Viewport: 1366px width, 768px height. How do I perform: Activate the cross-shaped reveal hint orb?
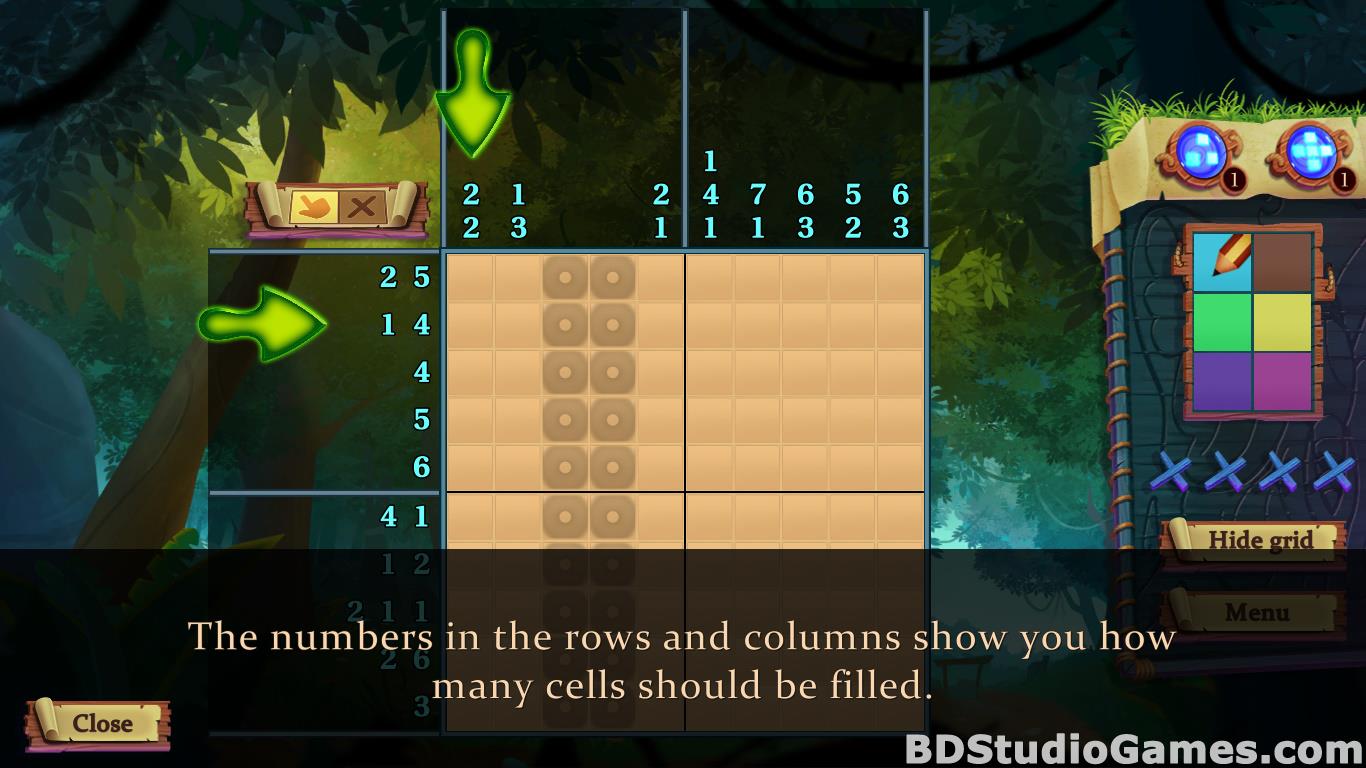(1305, 154)
